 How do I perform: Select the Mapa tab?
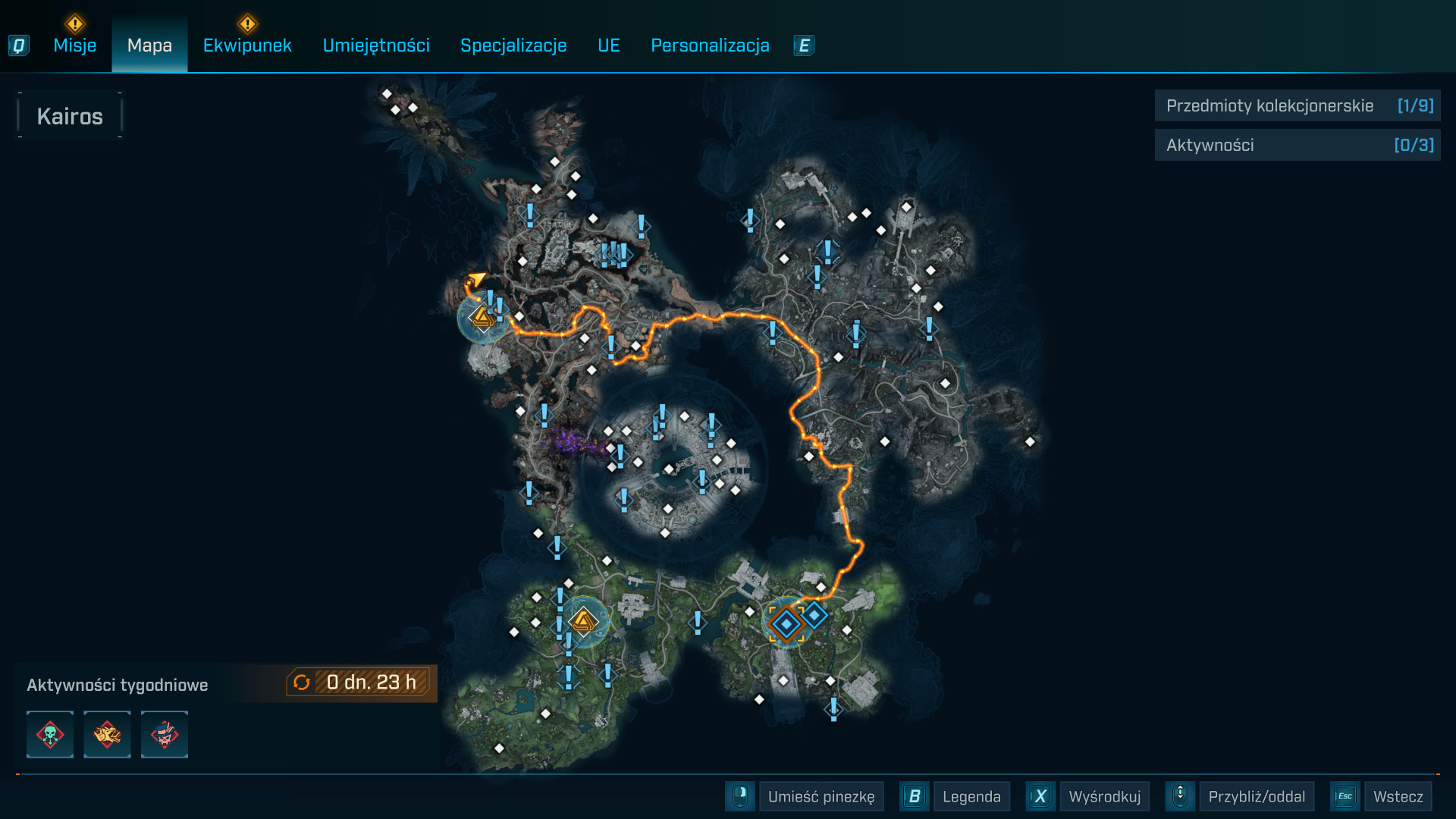pos(149,45)
